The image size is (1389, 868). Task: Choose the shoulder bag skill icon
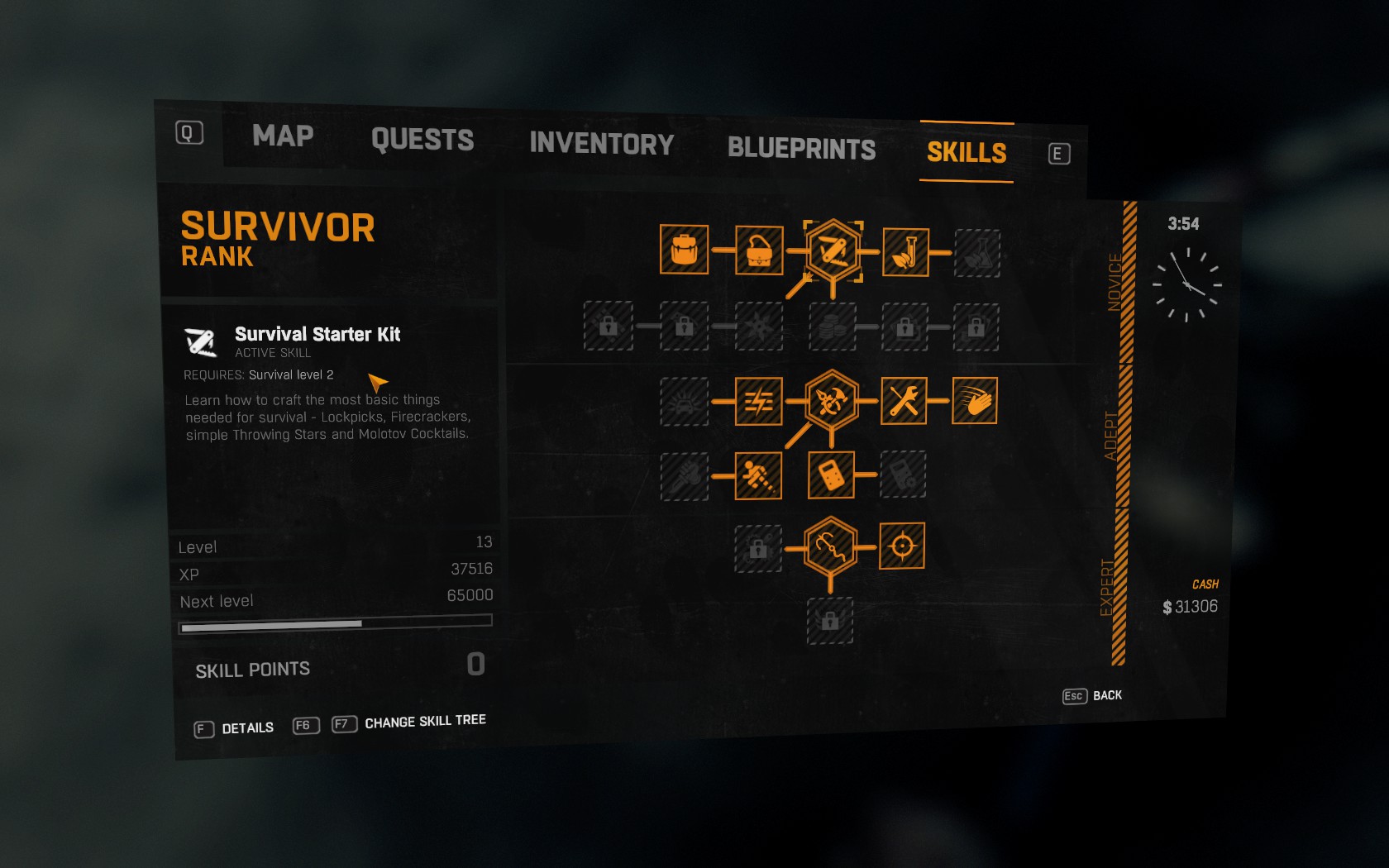point(759,250)
